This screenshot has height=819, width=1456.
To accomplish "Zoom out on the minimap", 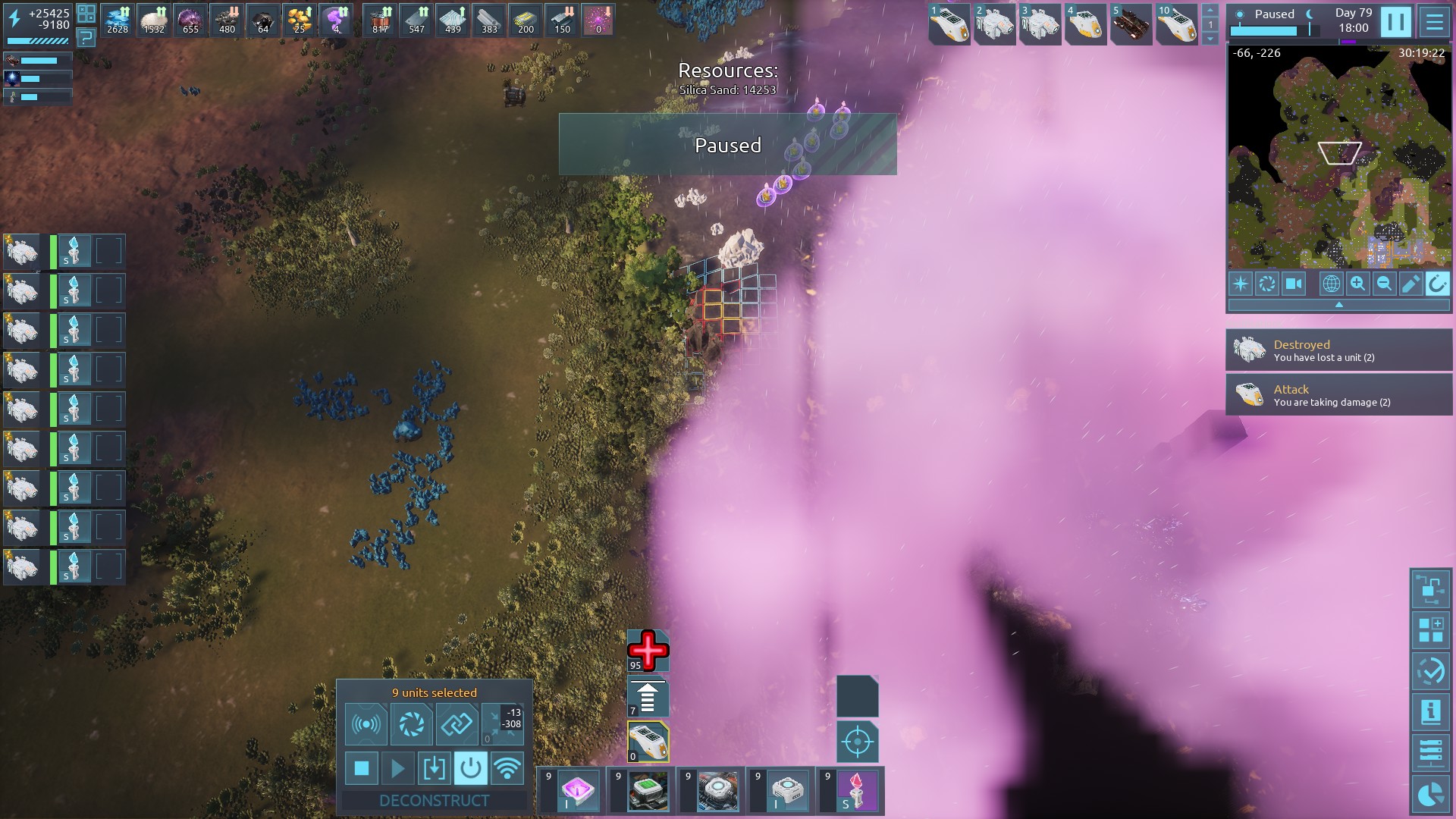I will (1384, 284).
